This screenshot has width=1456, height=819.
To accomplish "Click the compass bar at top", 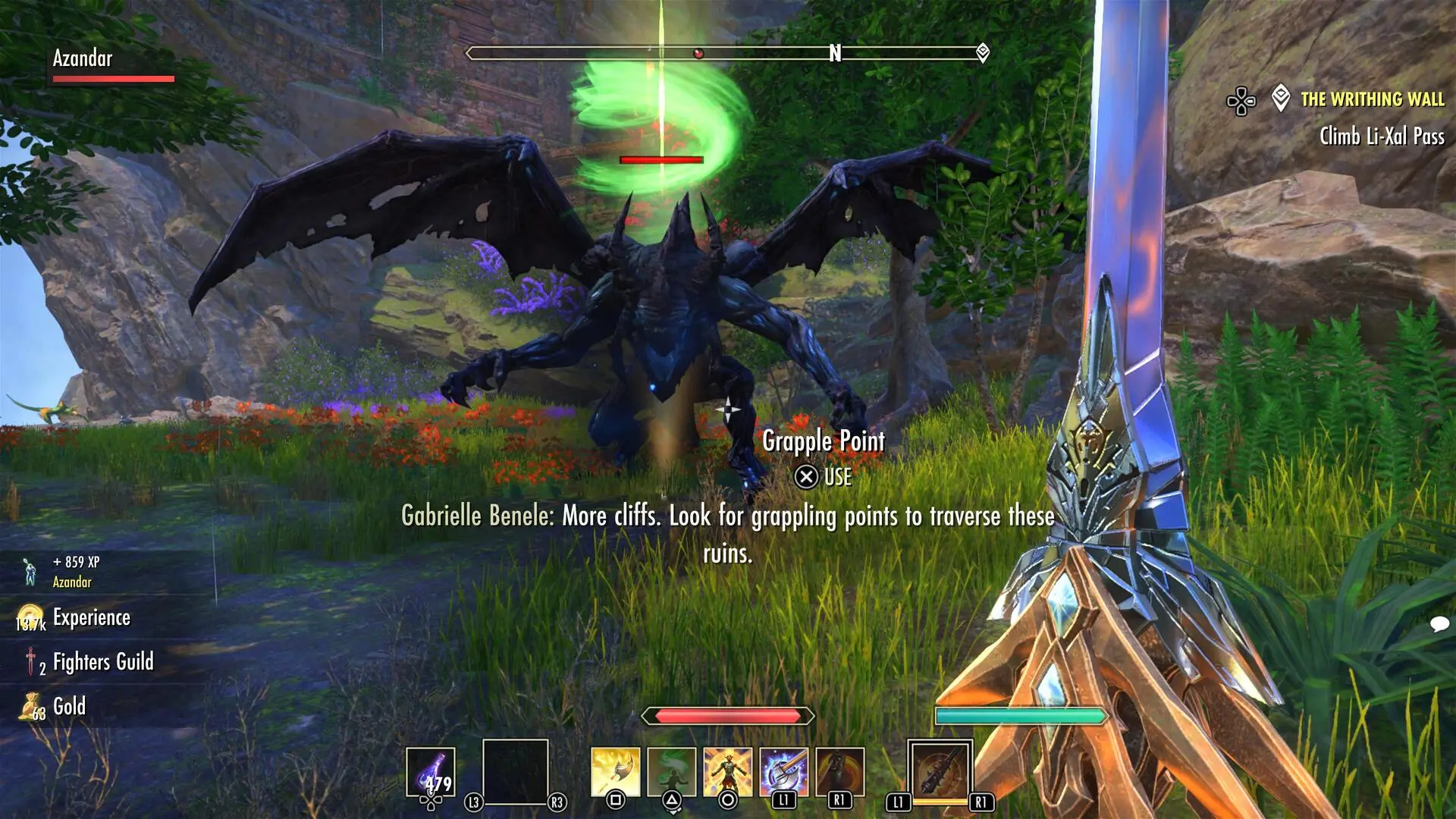I will 726,53.
